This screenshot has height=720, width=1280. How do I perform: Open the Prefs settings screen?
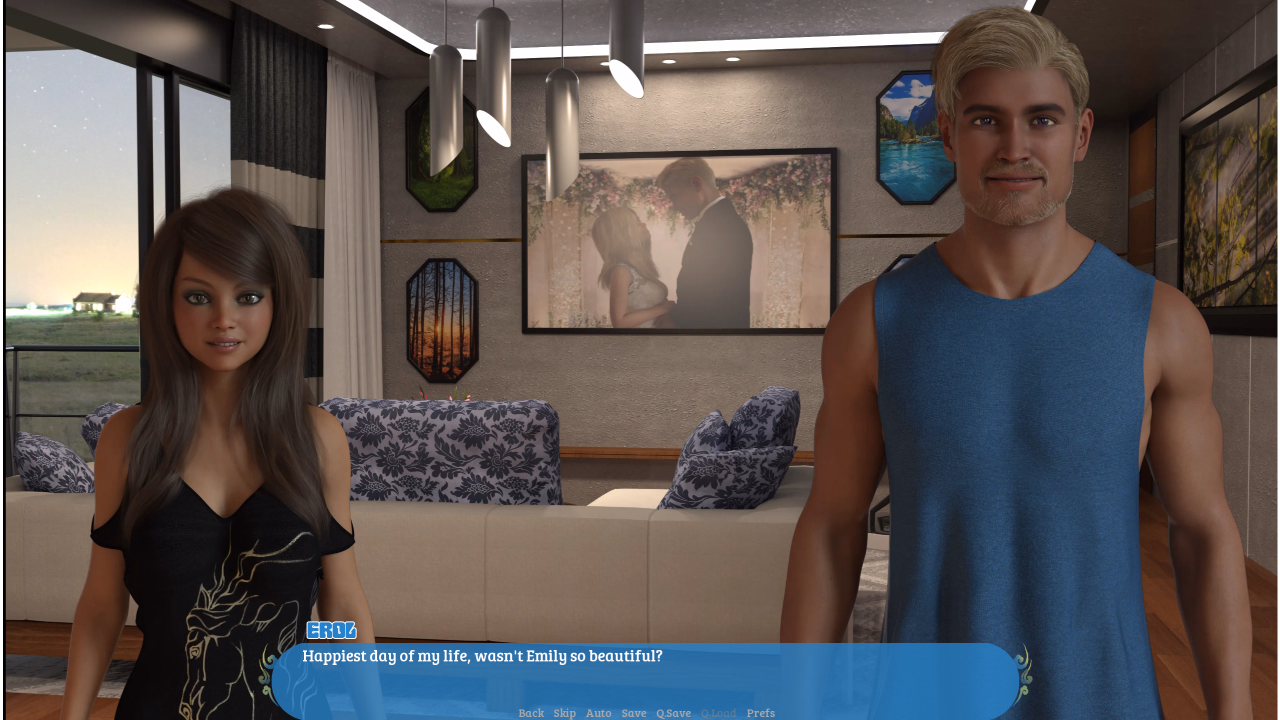761,713
